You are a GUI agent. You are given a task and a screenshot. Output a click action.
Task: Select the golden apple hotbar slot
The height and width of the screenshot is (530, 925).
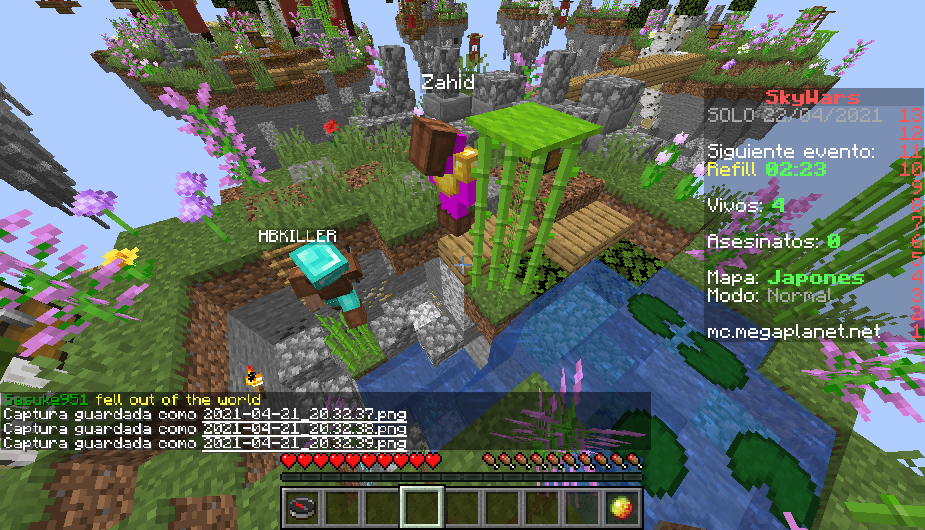[x=620, y=507]
